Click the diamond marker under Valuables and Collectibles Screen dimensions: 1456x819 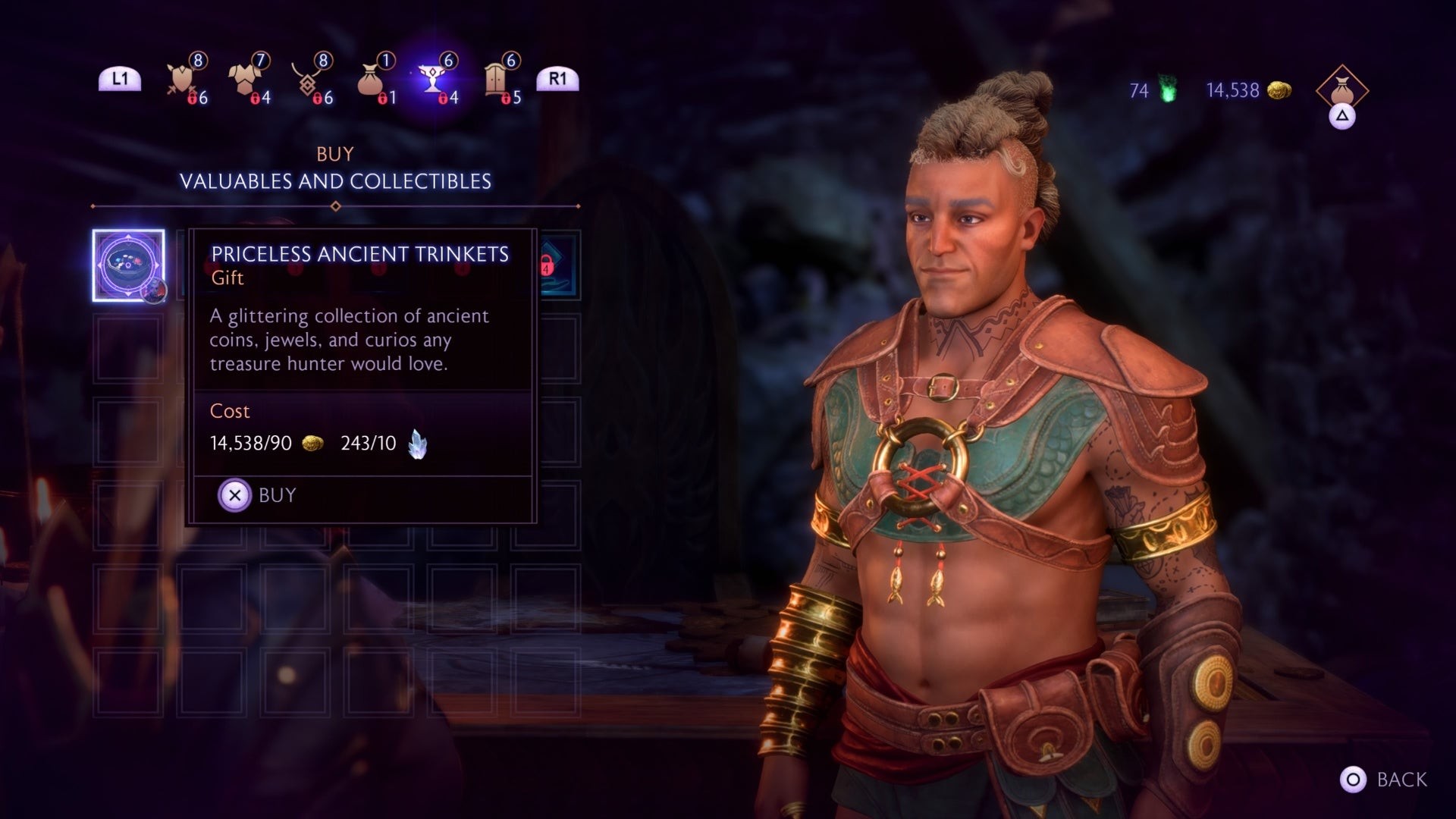334,205
